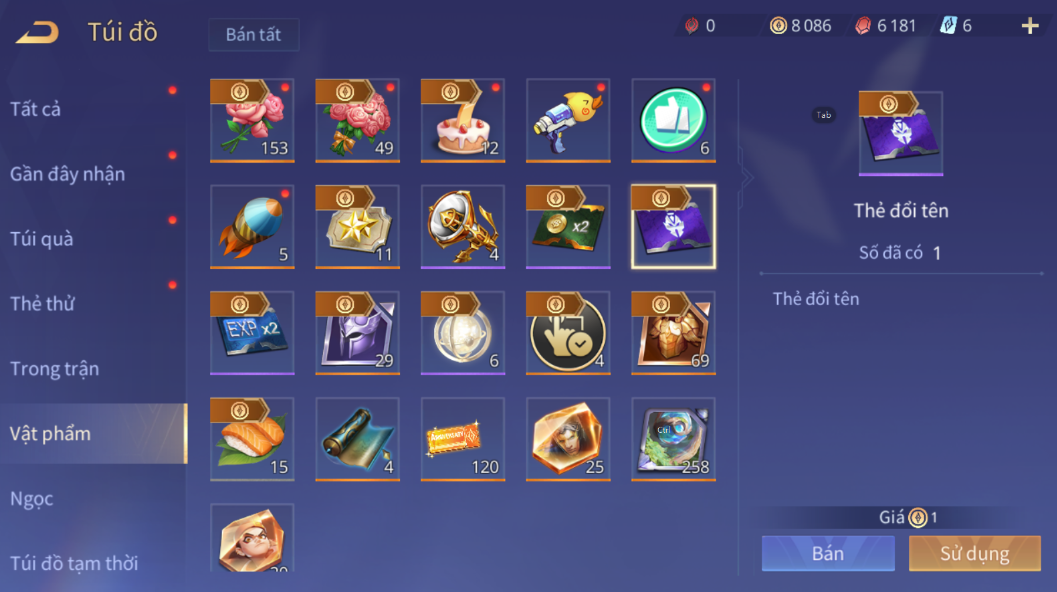Screen dimensions: 1057x592
Task: Show the Thẻ thử category
Action: coord(42,303)
